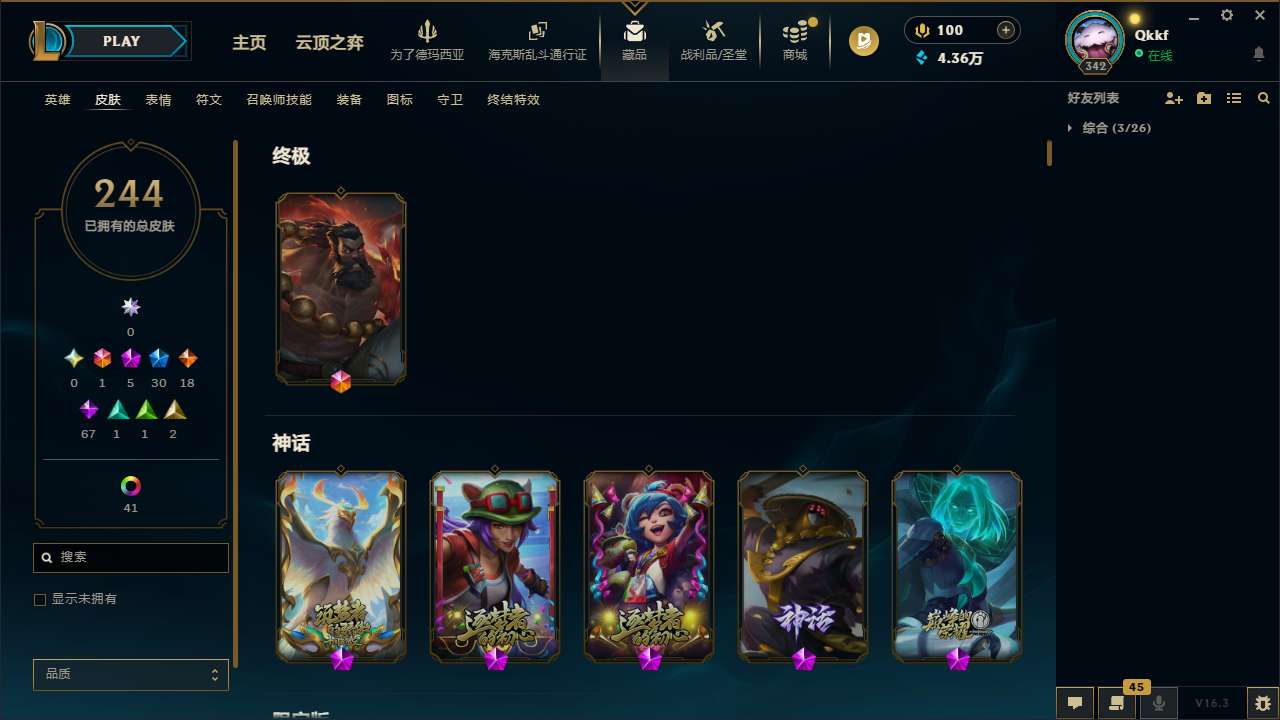Open the 为了德玛西亚 event page

tap(428, 40)
